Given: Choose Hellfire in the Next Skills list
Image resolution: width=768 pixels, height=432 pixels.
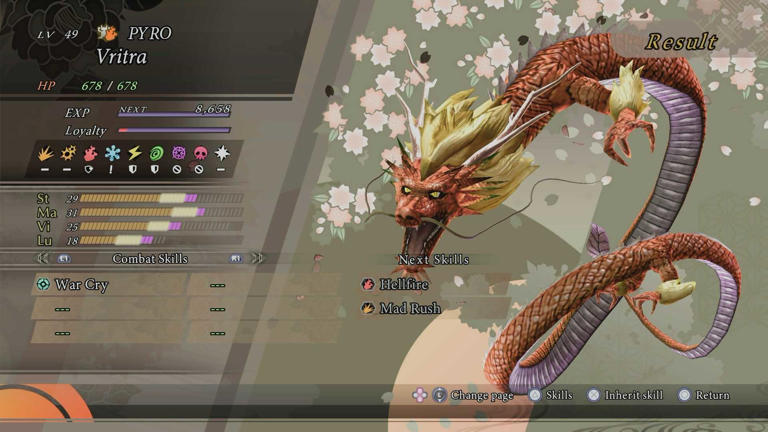Looking at the screenshot, I should (x=402, y=285).
